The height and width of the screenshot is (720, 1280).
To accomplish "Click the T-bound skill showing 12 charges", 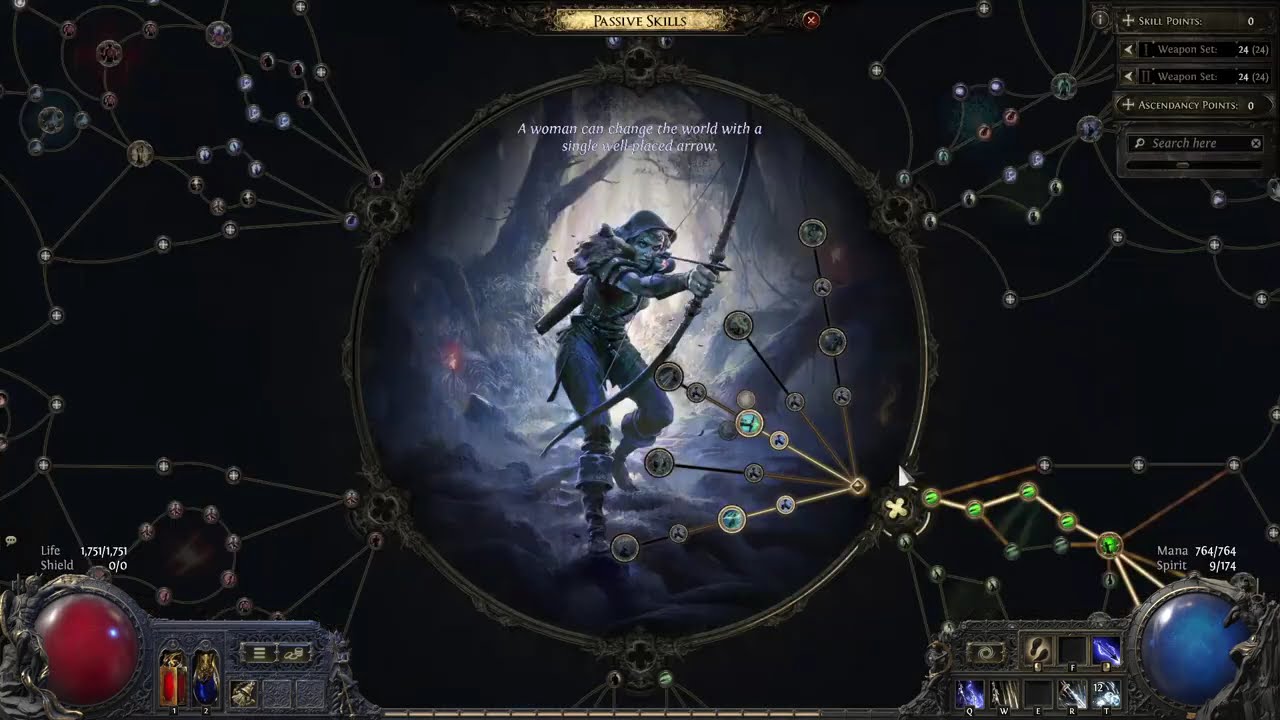I will point(1106,693).
